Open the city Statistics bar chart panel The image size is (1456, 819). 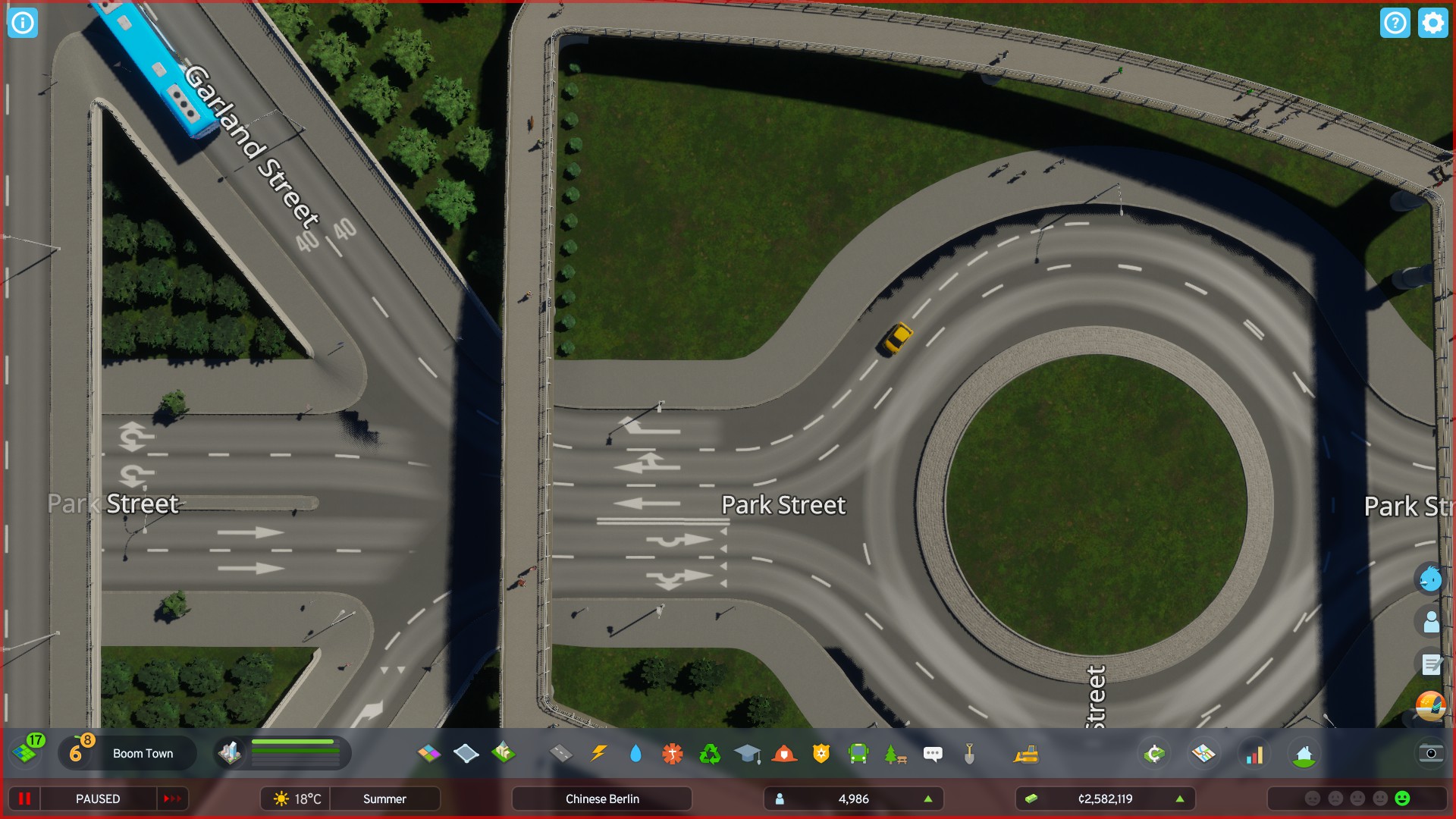pyautogui.click(x=1255, y=754)
